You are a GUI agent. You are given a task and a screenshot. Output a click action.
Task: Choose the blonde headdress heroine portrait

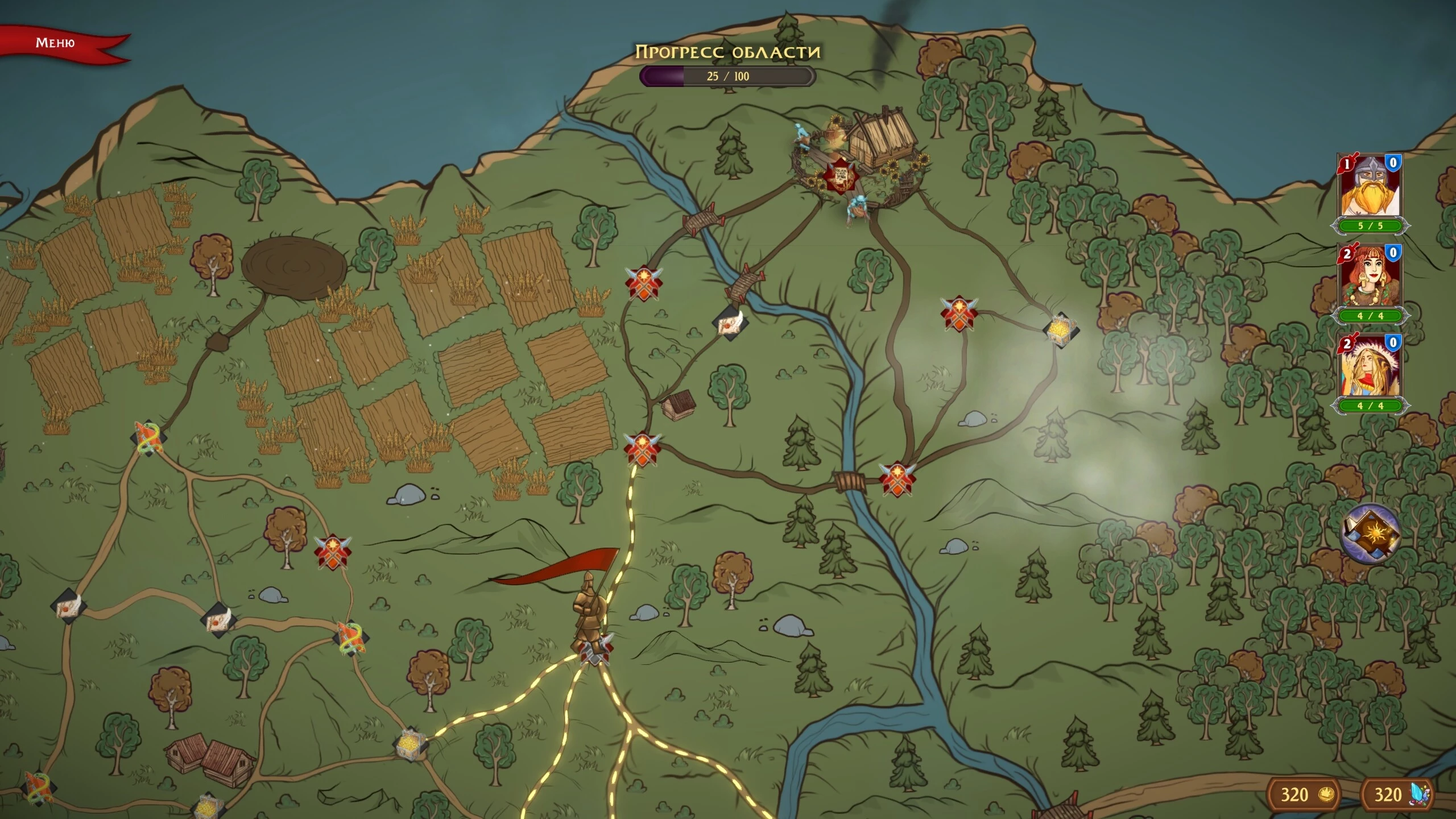click(x=1370, y=367)
